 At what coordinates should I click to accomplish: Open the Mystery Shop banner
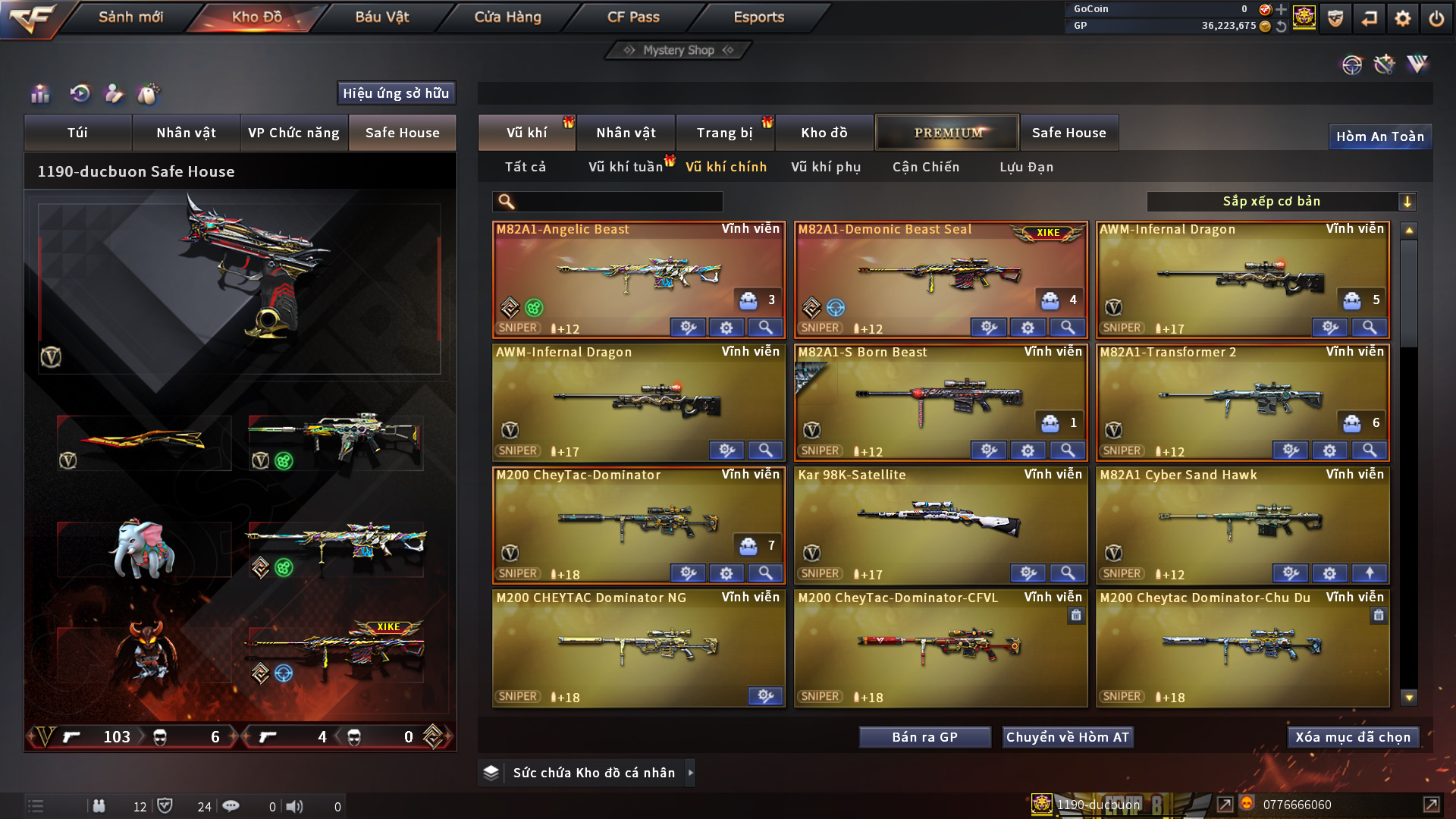coord(679,50)
